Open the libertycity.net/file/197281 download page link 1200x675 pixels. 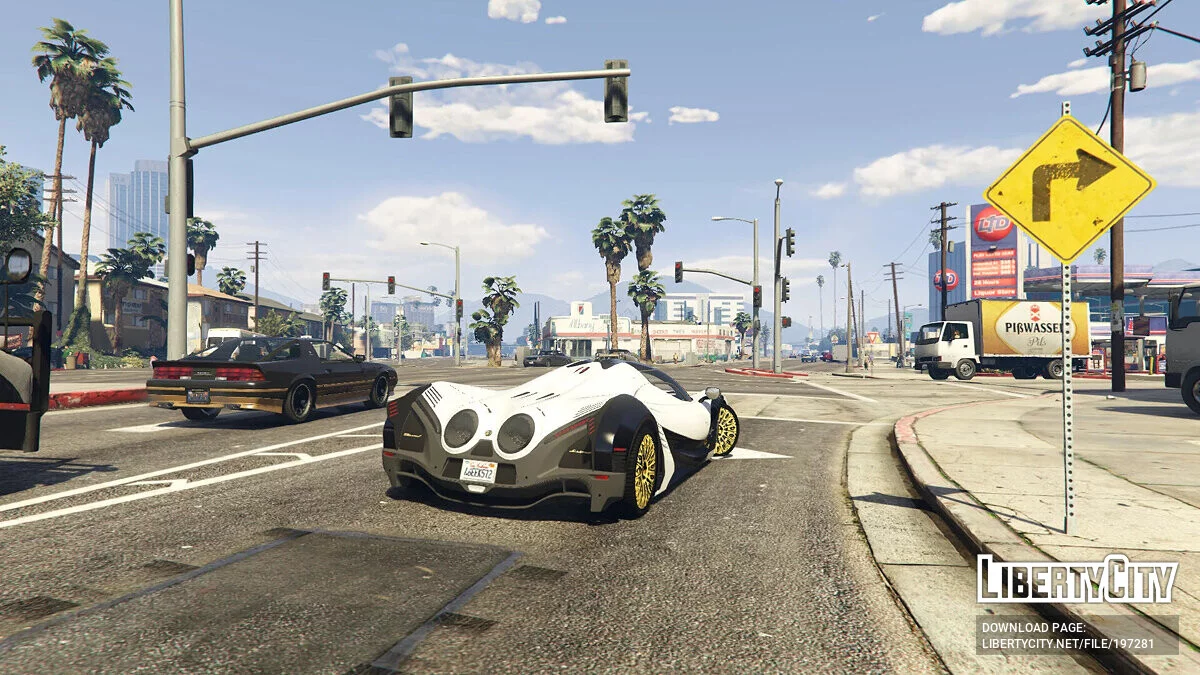[x=1067, y=643]
